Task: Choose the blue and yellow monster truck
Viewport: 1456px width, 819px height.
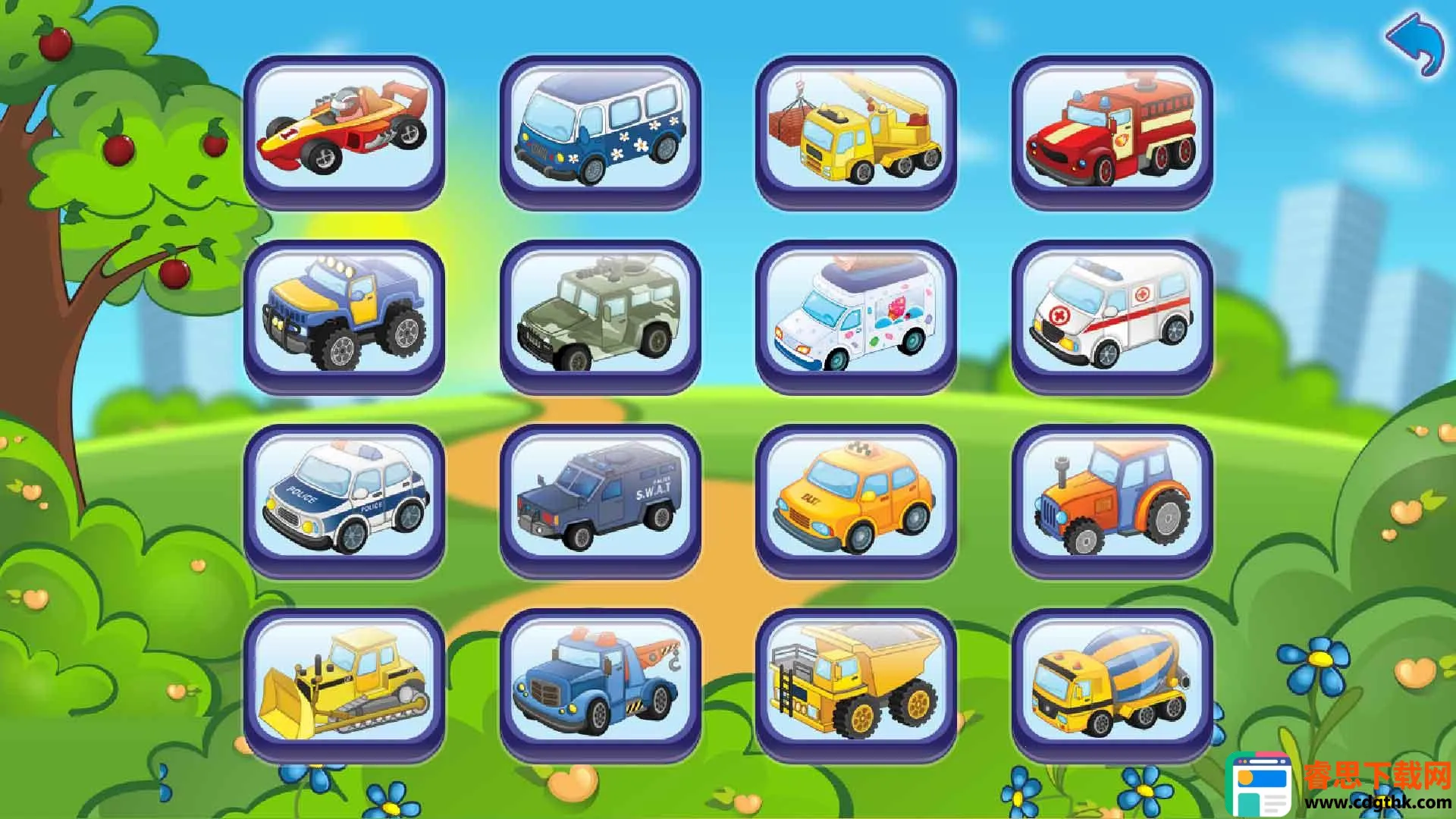Action: 344,315
